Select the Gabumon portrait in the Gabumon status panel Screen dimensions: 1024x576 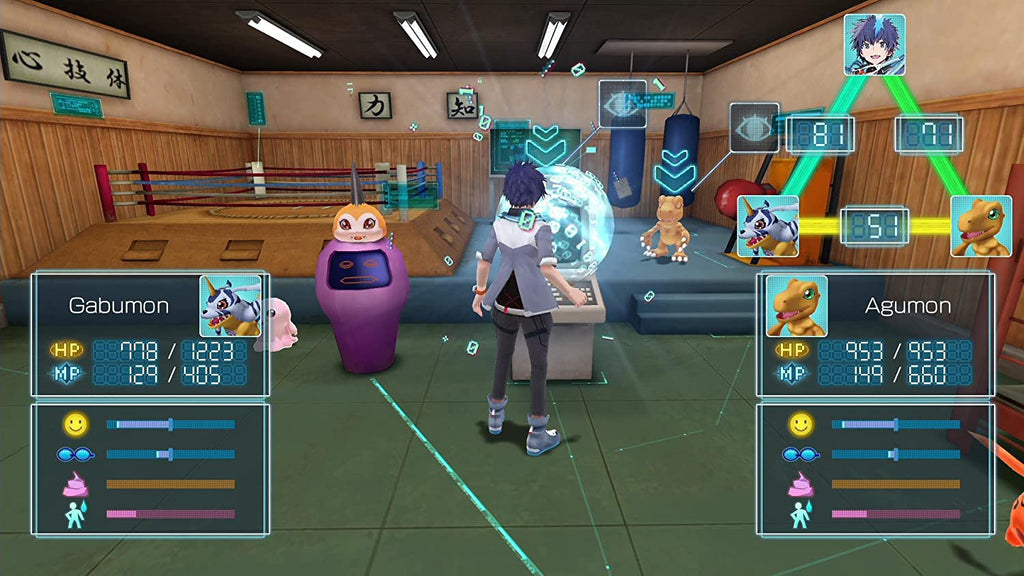pos(230,306)
